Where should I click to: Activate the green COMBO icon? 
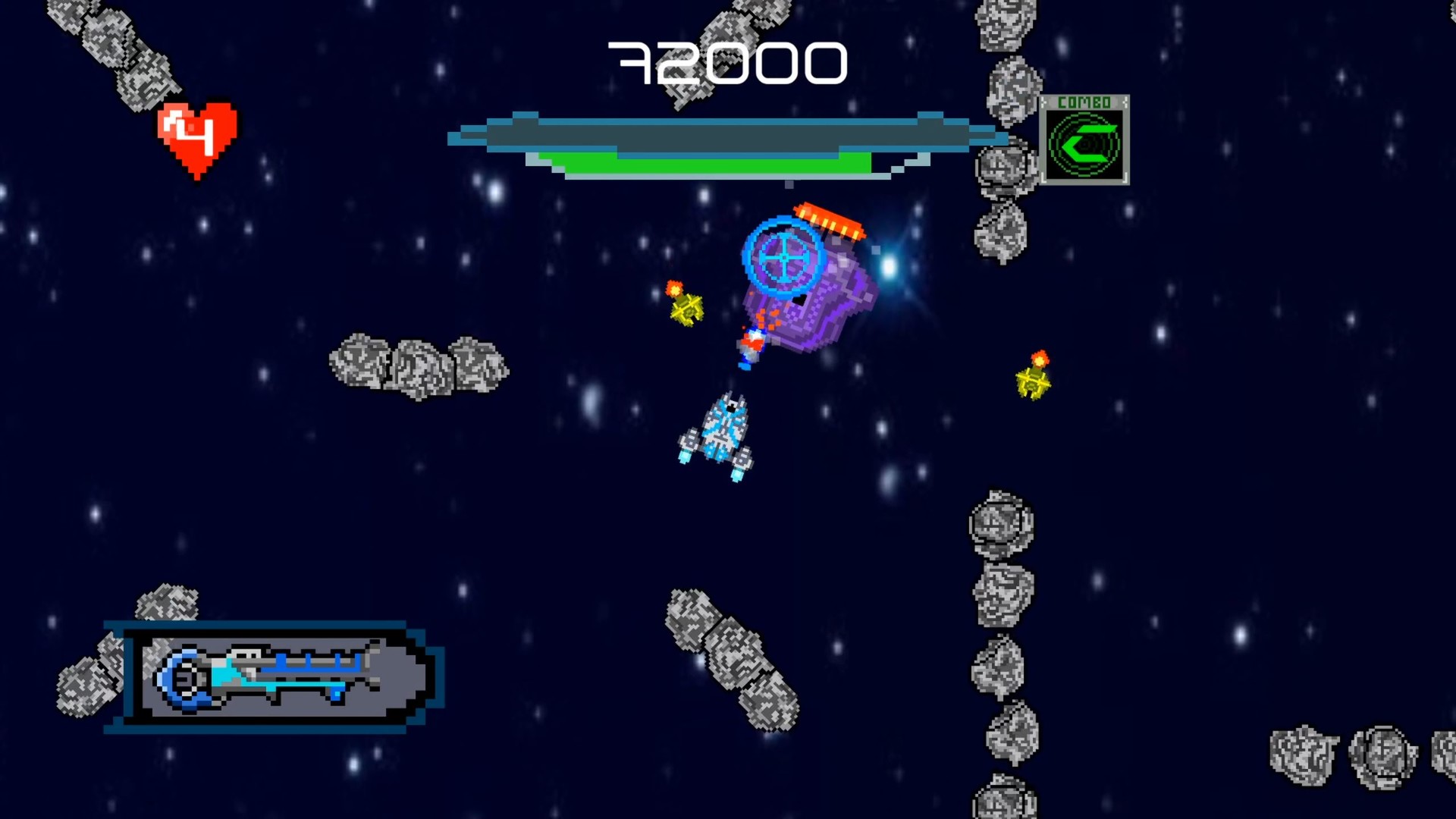point(1084,141)
